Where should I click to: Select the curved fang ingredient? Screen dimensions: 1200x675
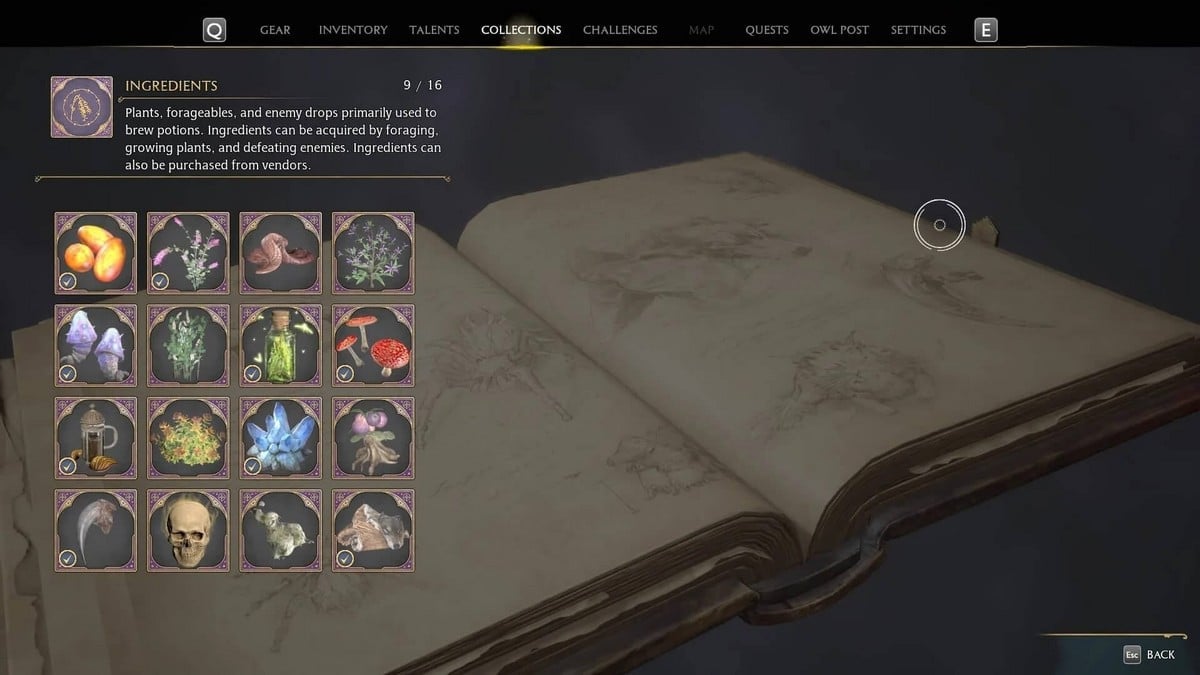pos(96,531)
